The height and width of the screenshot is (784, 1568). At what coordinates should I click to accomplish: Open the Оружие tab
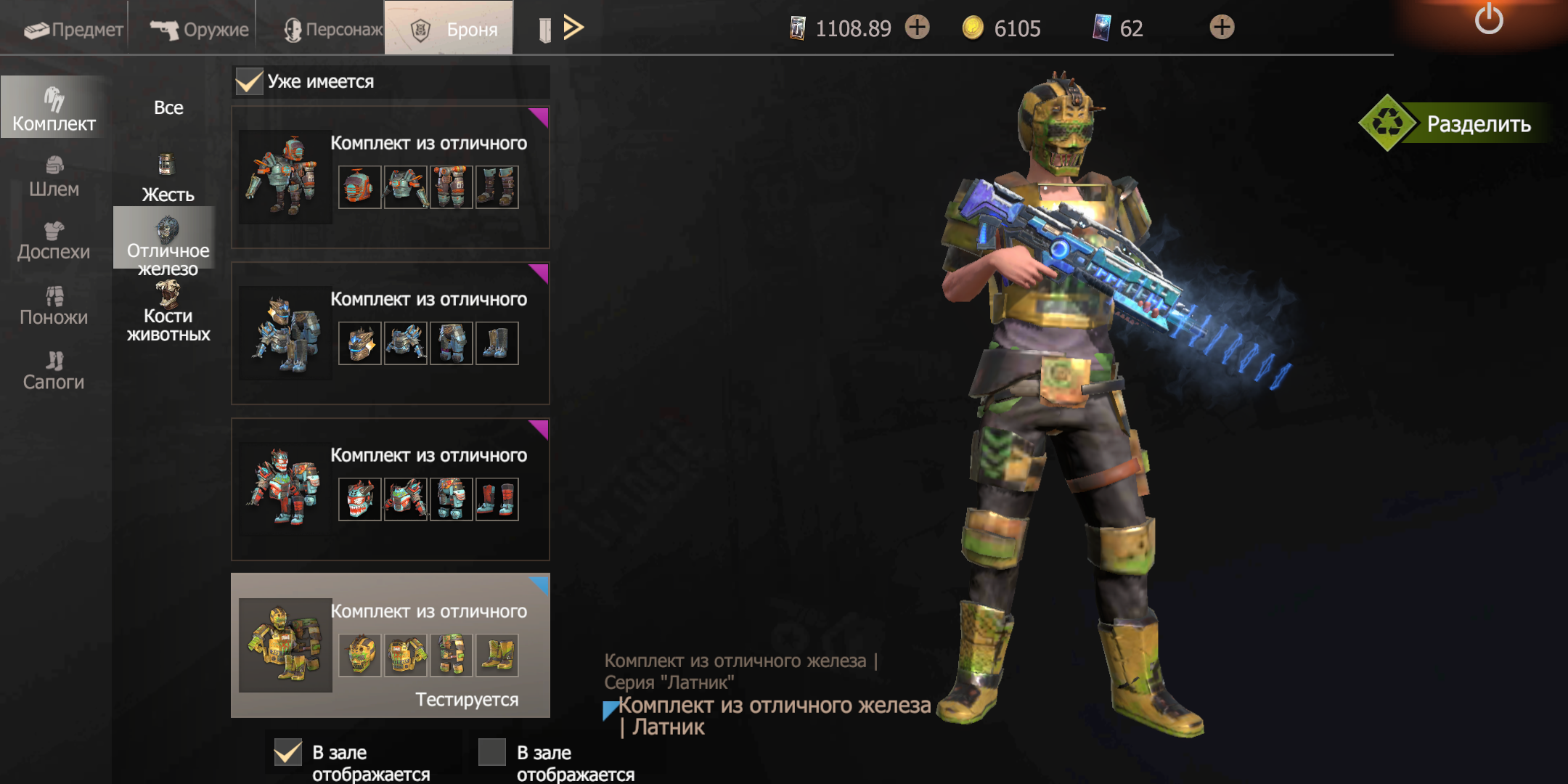point(200,29)
